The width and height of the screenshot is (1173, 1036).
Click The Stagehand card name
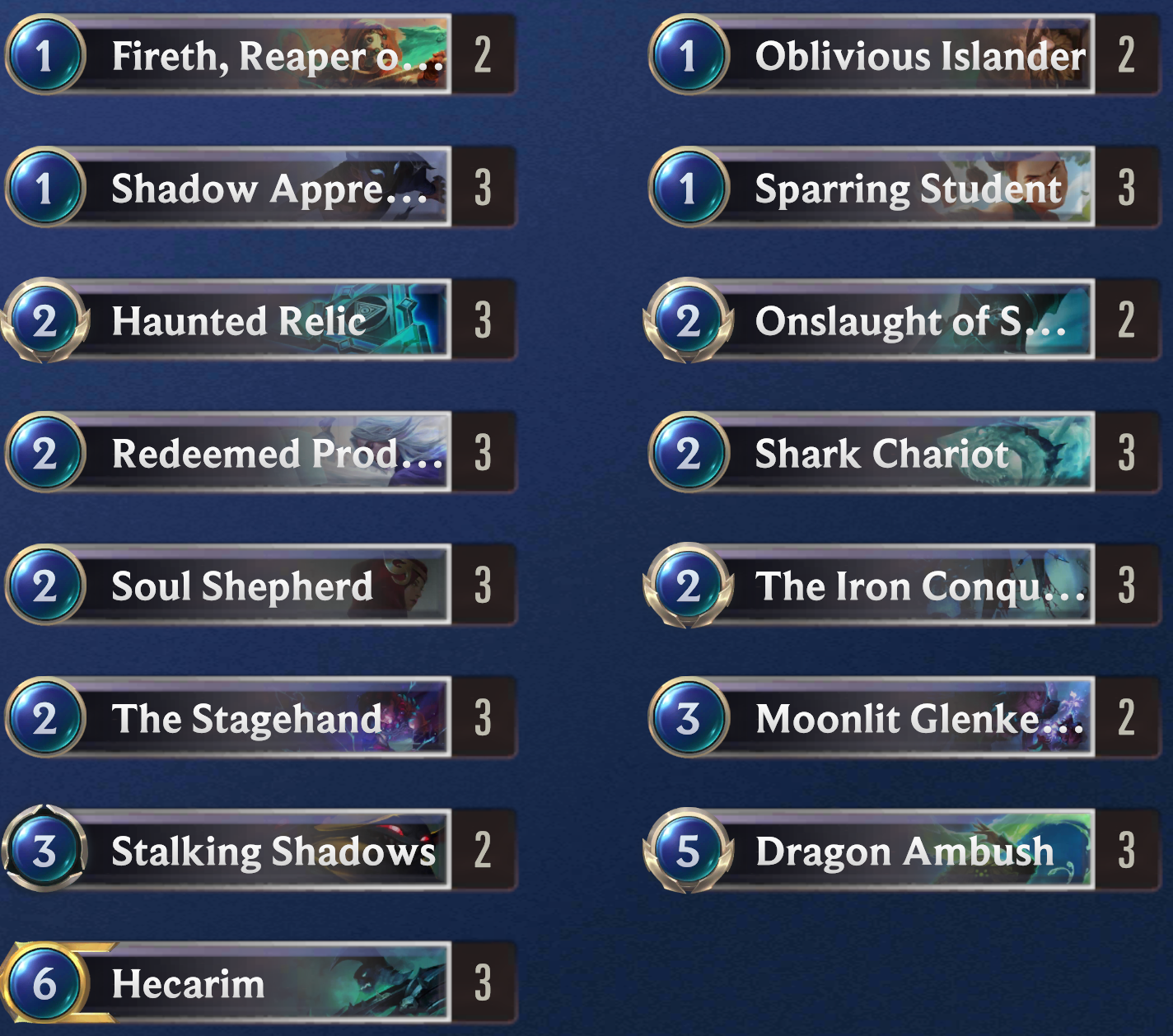(x=245, y=719)
